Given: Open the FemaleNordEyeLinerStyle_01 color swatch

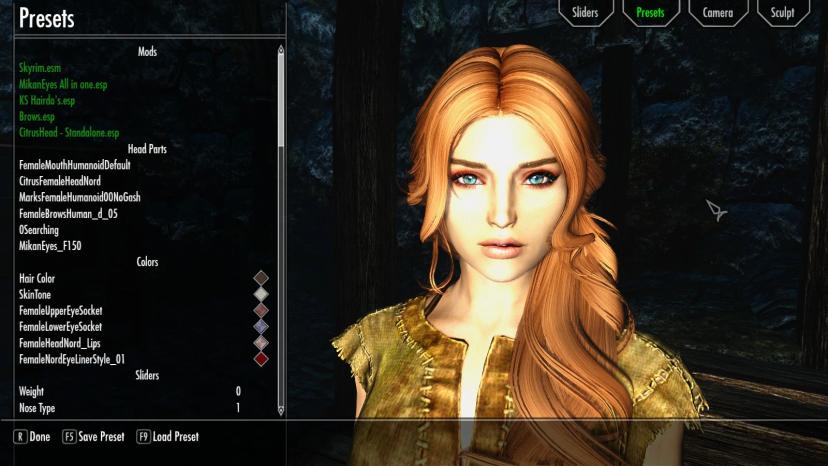Looking at the screenshot, I should pos(261,359).
